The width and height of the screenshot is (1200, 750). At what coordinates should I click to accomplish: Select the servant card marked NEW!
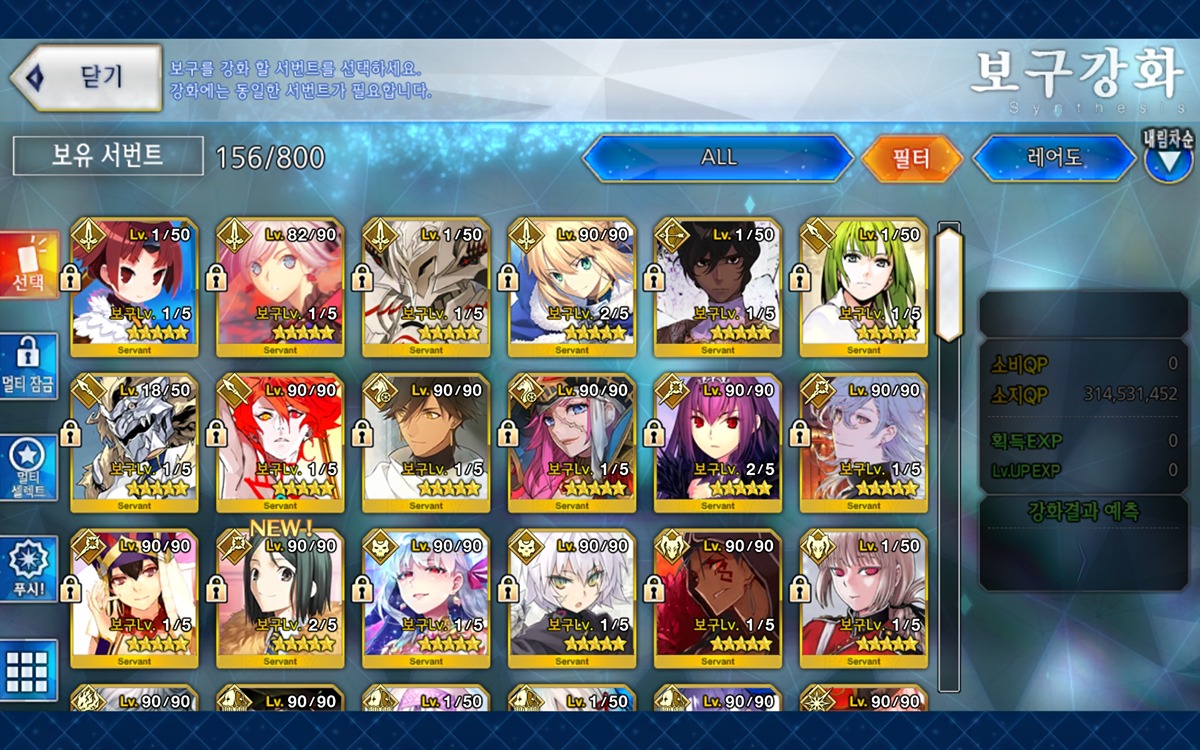click(280, 598)
